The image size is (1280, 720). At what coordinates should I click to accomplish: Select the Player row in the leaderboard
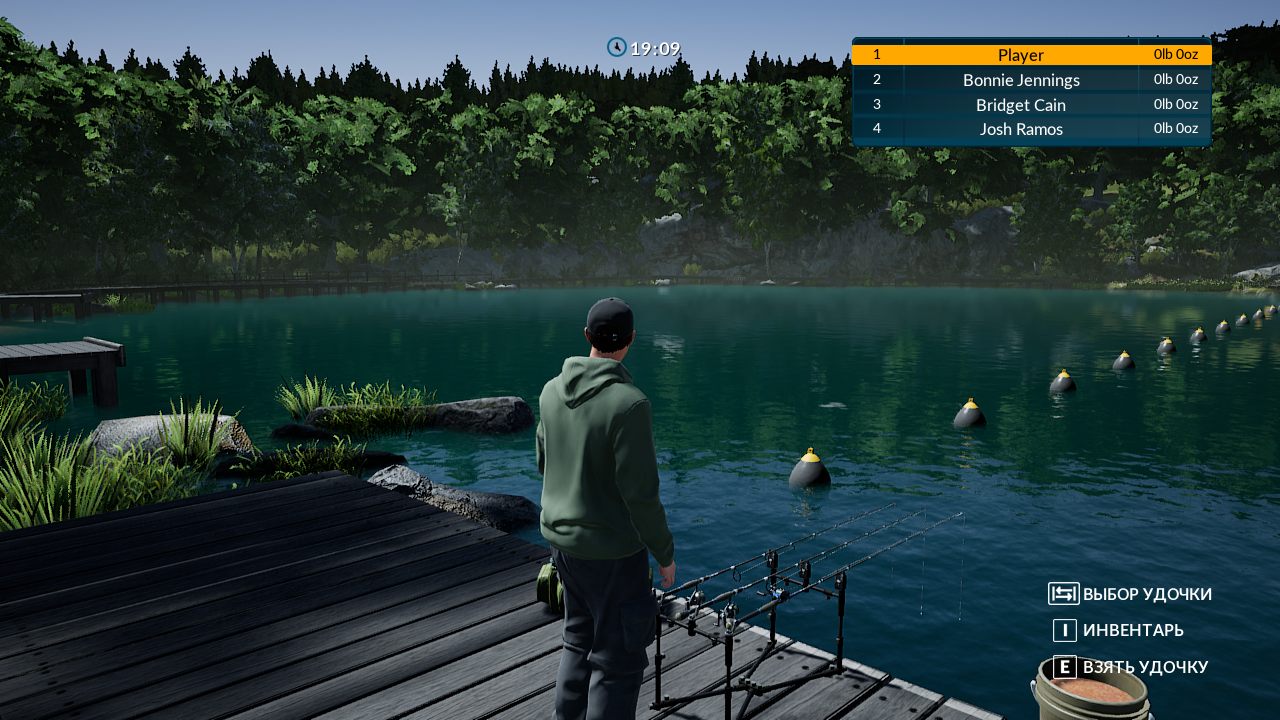pyautogui.click(x=1021, y=55)
